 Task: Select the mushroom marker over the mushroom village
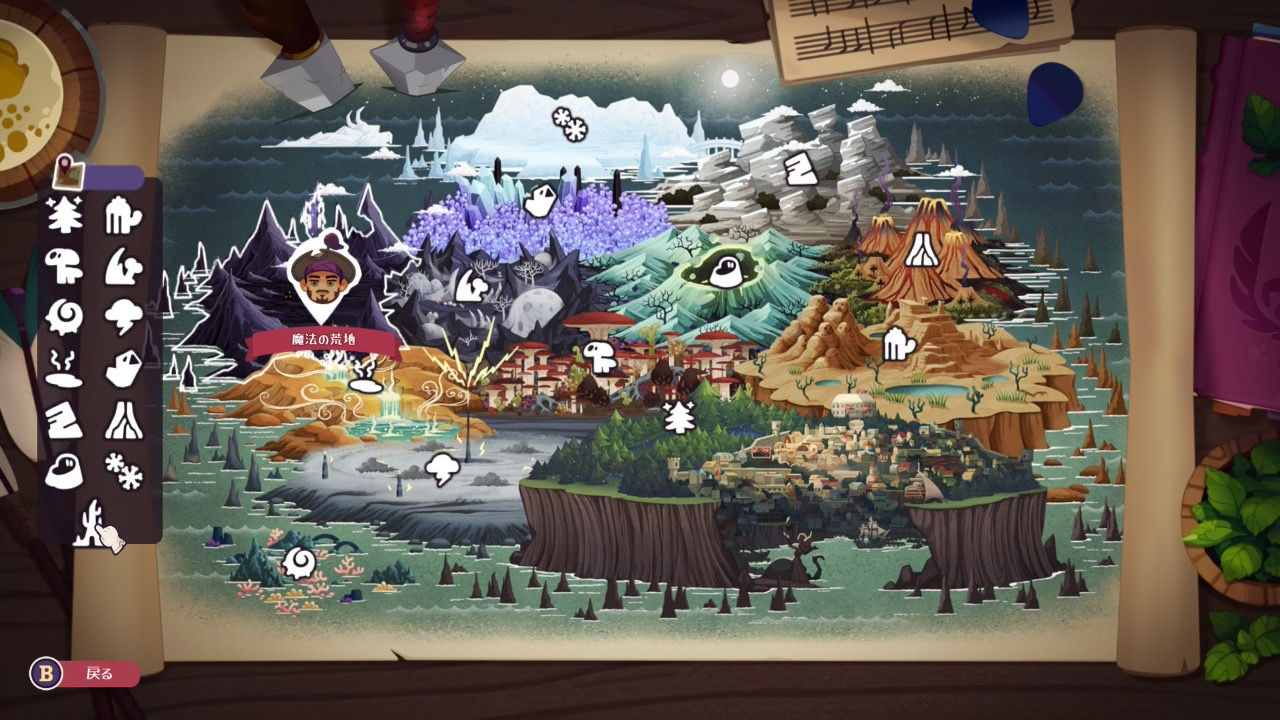pyautogui.click(x=600, y=356)
